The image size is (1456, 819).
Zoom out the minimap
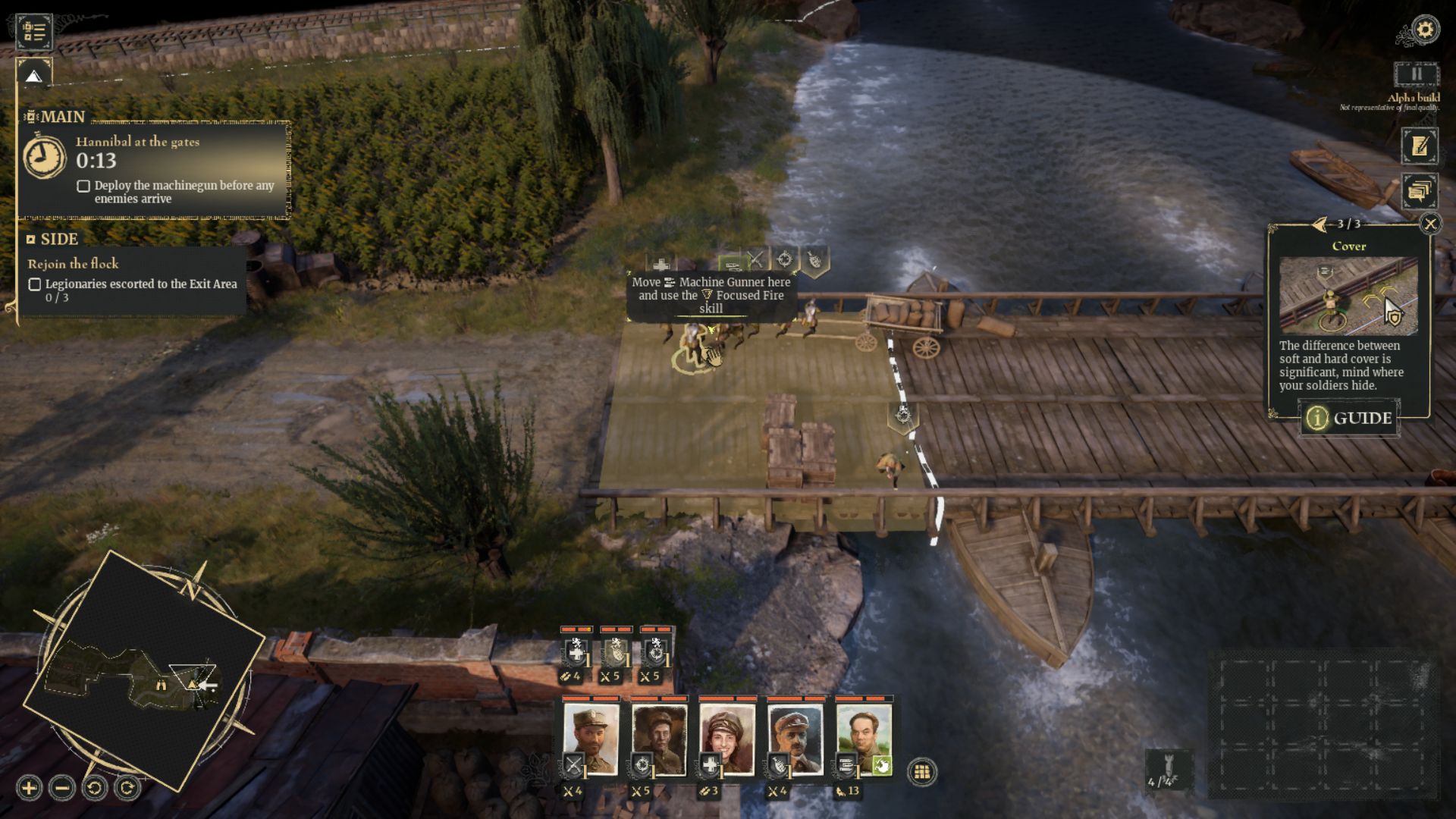tap(62, 788)
